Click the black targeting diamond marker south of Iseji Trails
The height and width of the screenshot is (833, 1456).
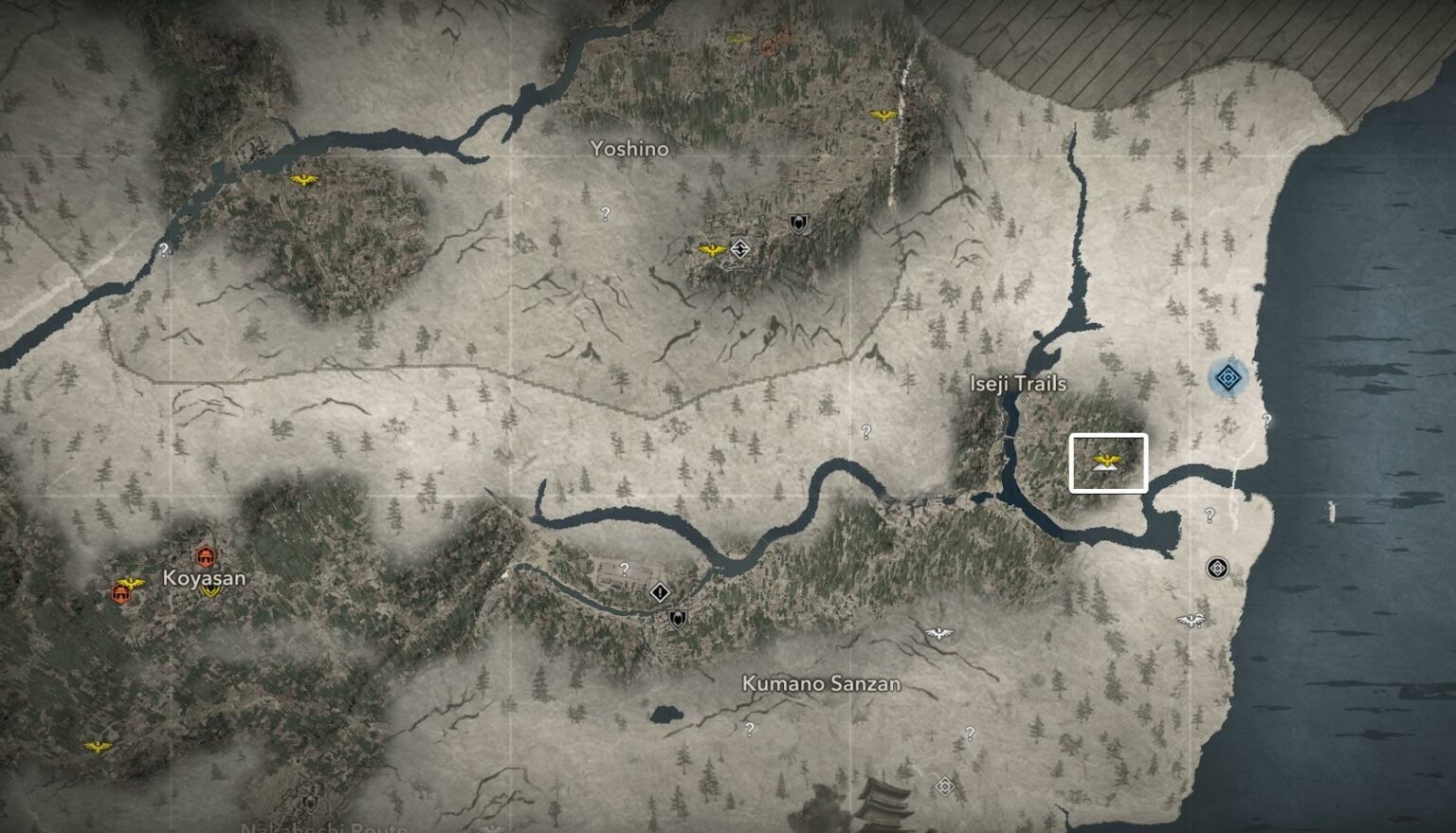(1216, 567)
